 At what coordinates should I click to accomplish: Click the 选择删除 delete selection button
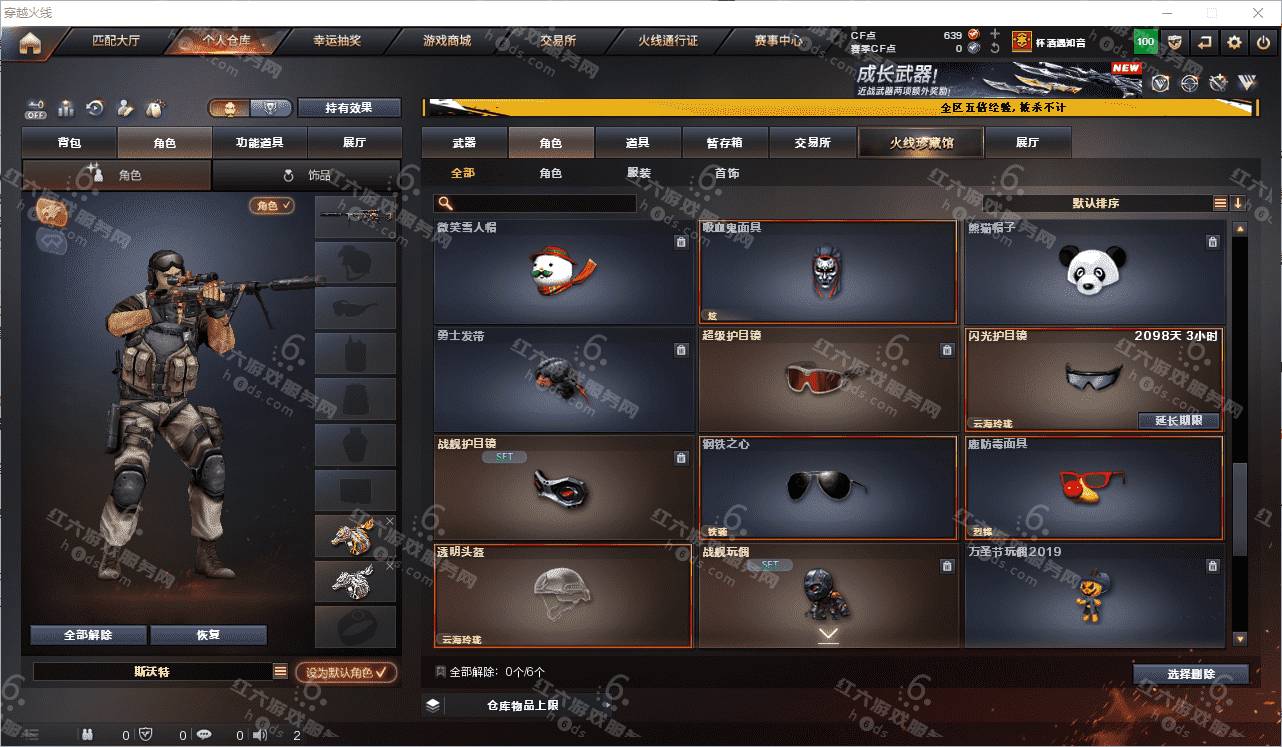point(1190,674)
